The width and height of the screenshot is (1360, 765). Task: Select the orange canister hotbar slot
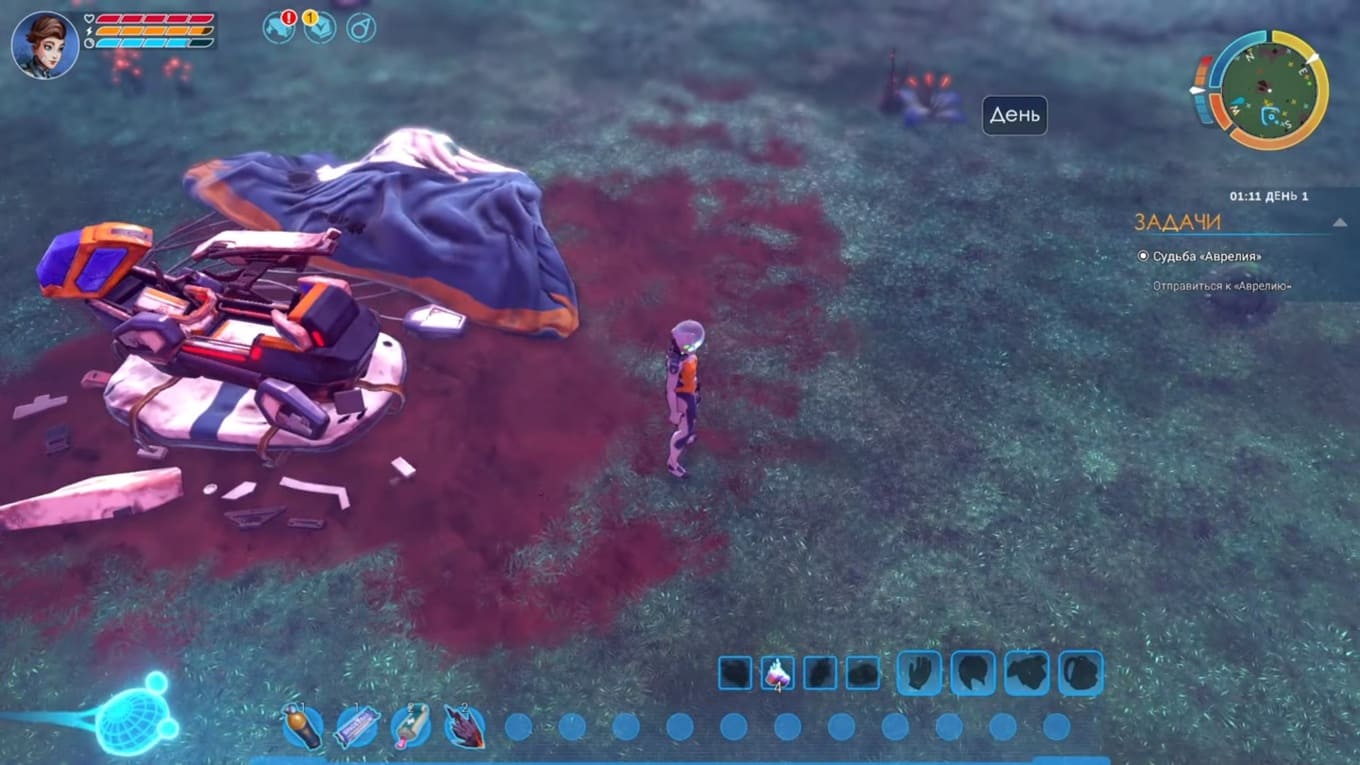[302, 727]
